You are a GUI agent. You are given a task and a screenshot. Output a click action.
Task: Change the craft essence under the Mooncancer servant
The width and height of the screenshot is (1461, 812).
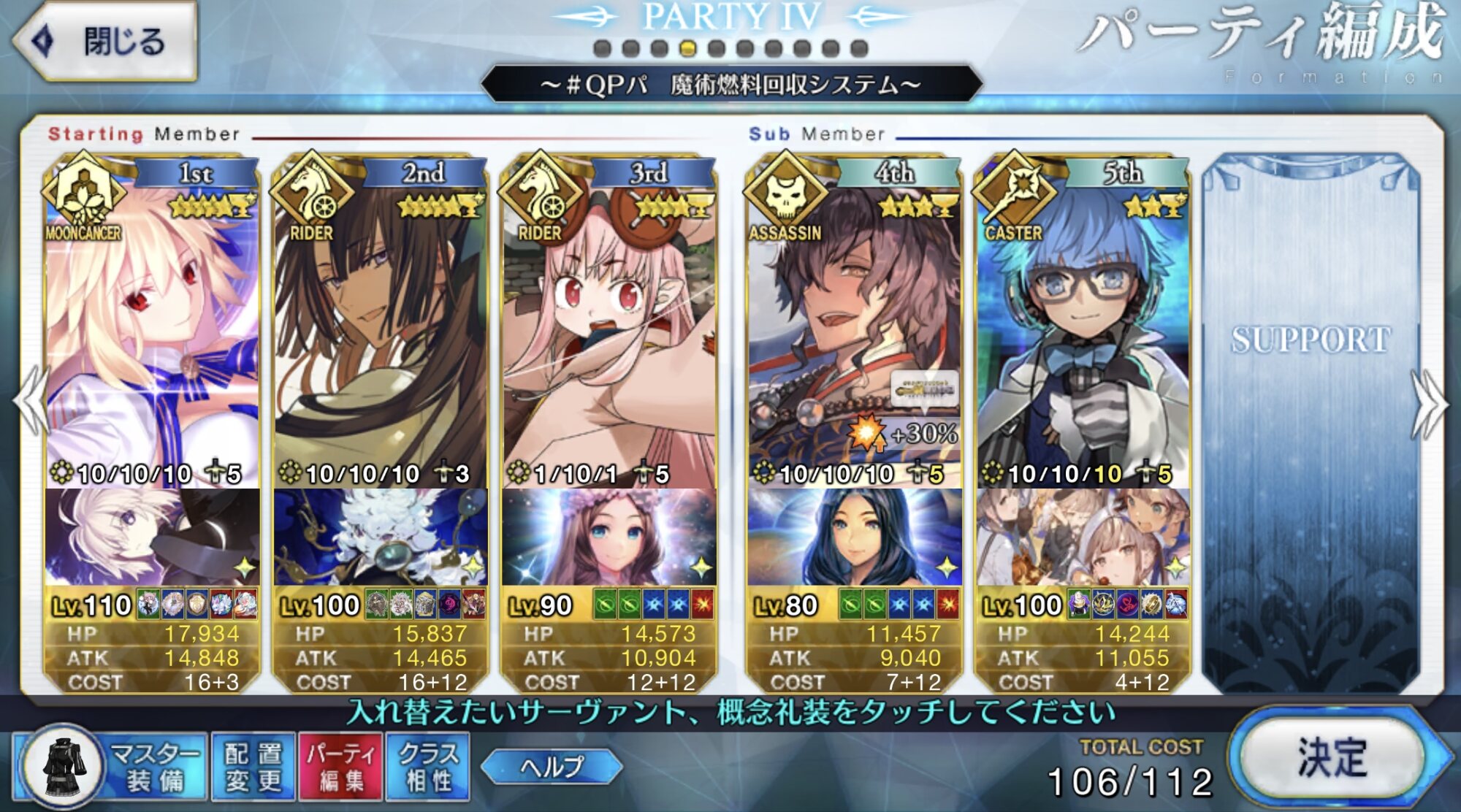pos(152,537)
